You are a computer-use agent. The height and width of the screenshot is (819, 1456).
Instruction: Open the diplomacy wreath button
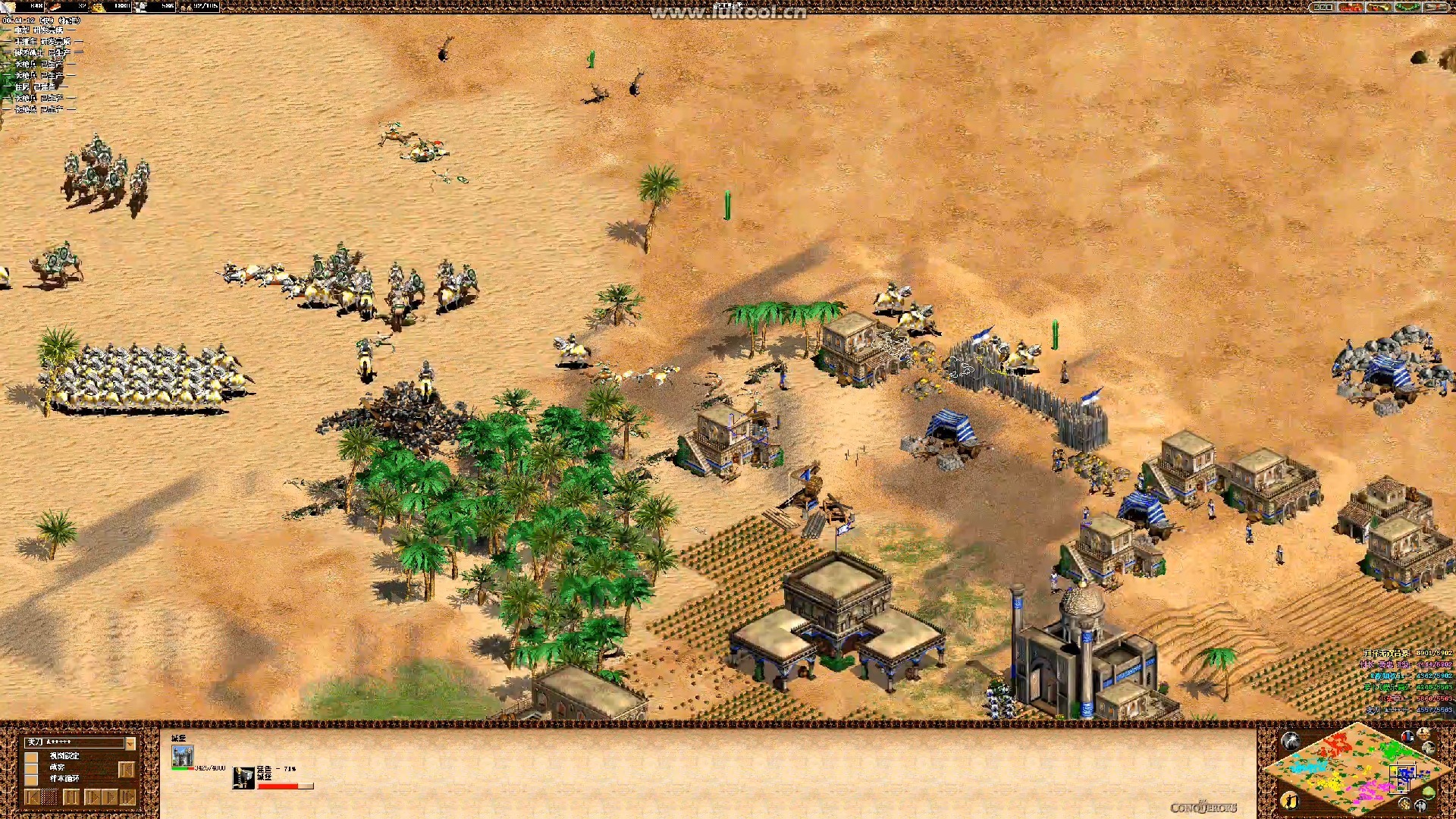coord(1407,7)
